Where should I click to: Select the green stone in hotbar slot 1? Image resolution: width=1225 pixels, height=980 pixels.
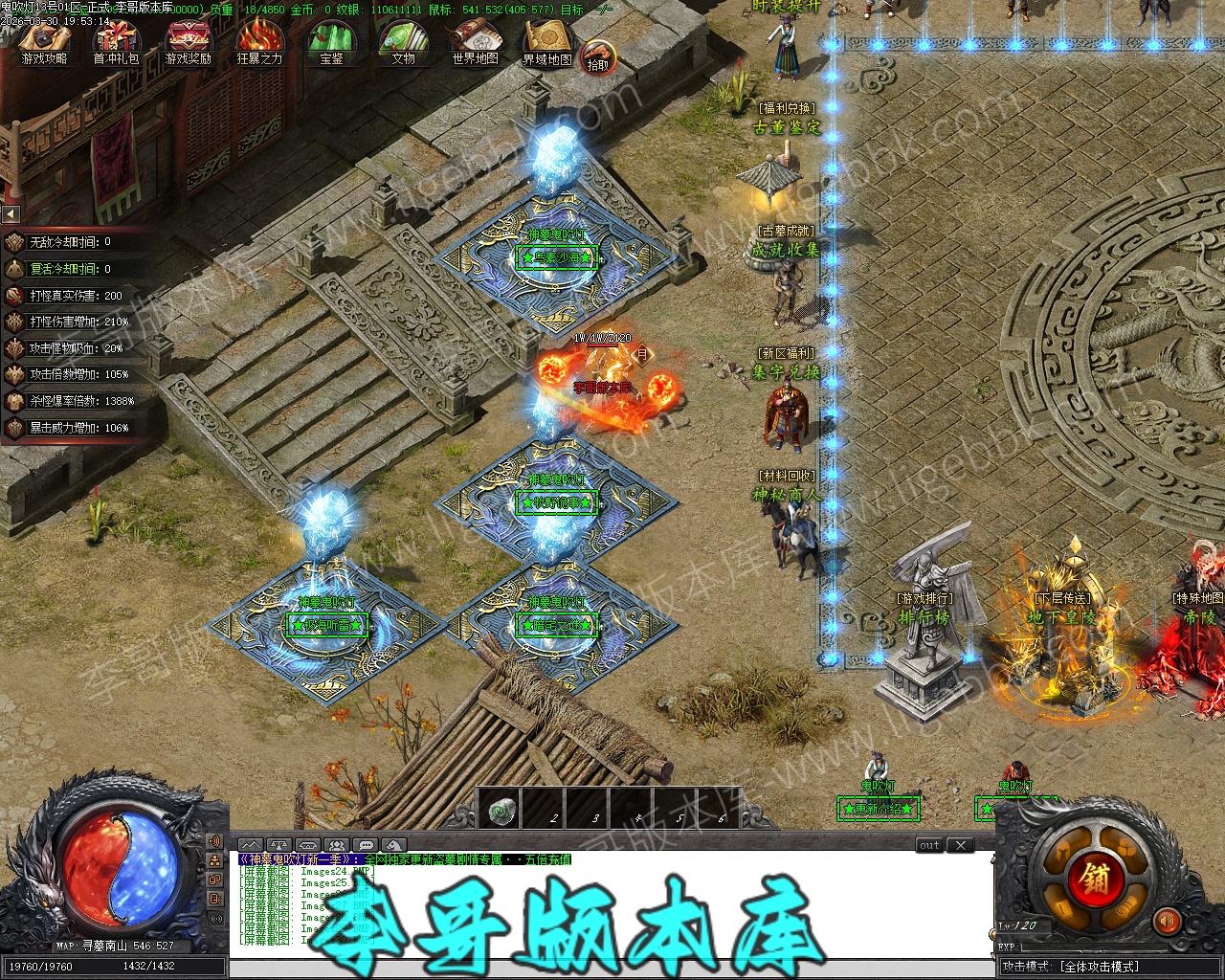click(499, 813)
